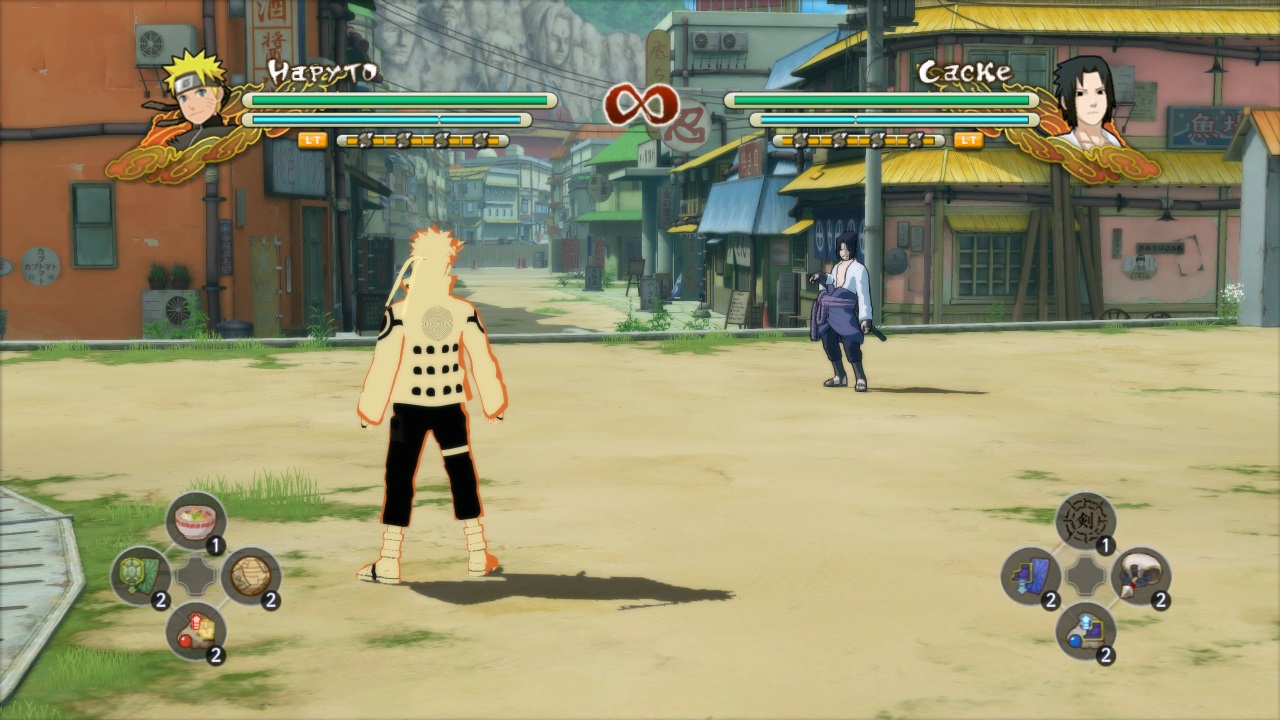This screenshot has height=720, width=1280.
Task: Select the blue orb item below Sasuke's D-pad
Action: [x=1086, y=632]
